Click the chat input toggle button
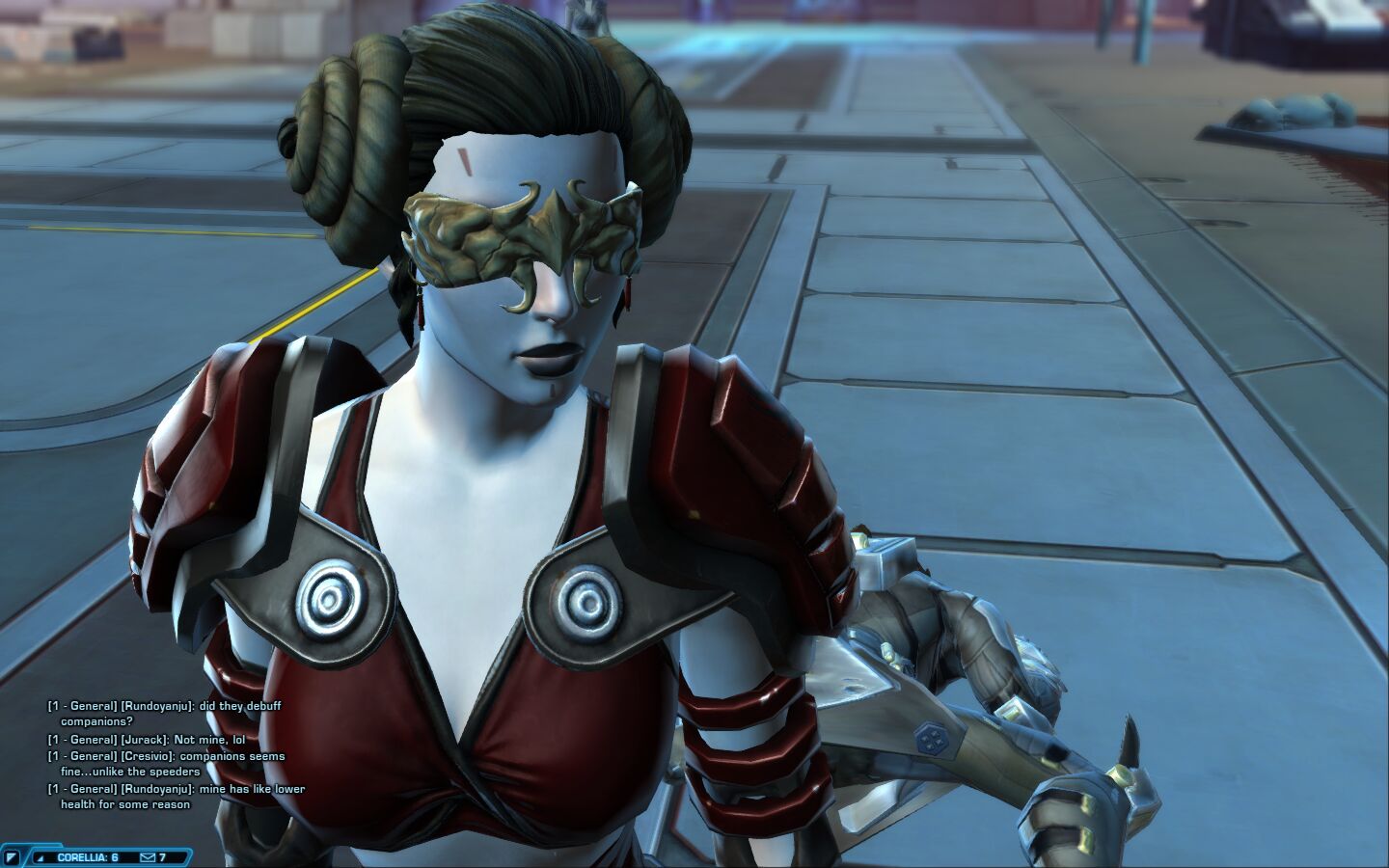The image size is (1389, 868). point(13,856)
